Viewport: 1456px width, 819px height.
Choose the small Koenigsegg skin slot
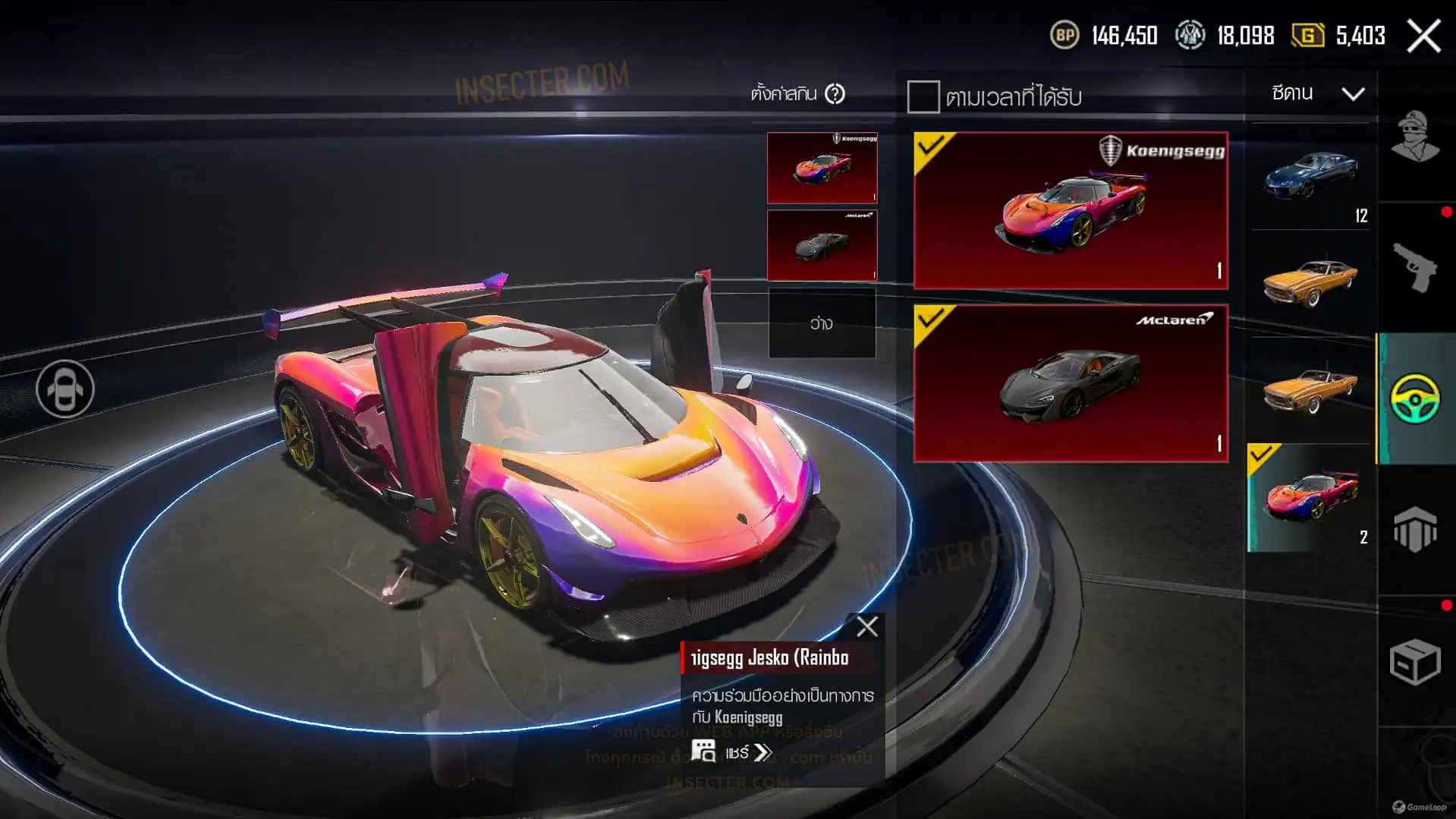point(822,169)
